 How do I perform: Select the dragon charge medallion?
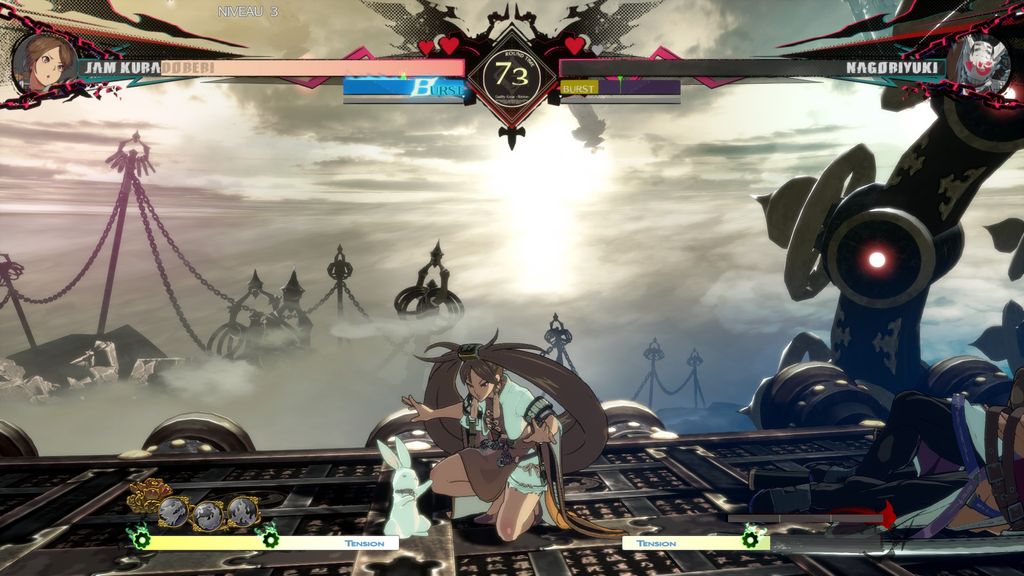click(173, 512)
